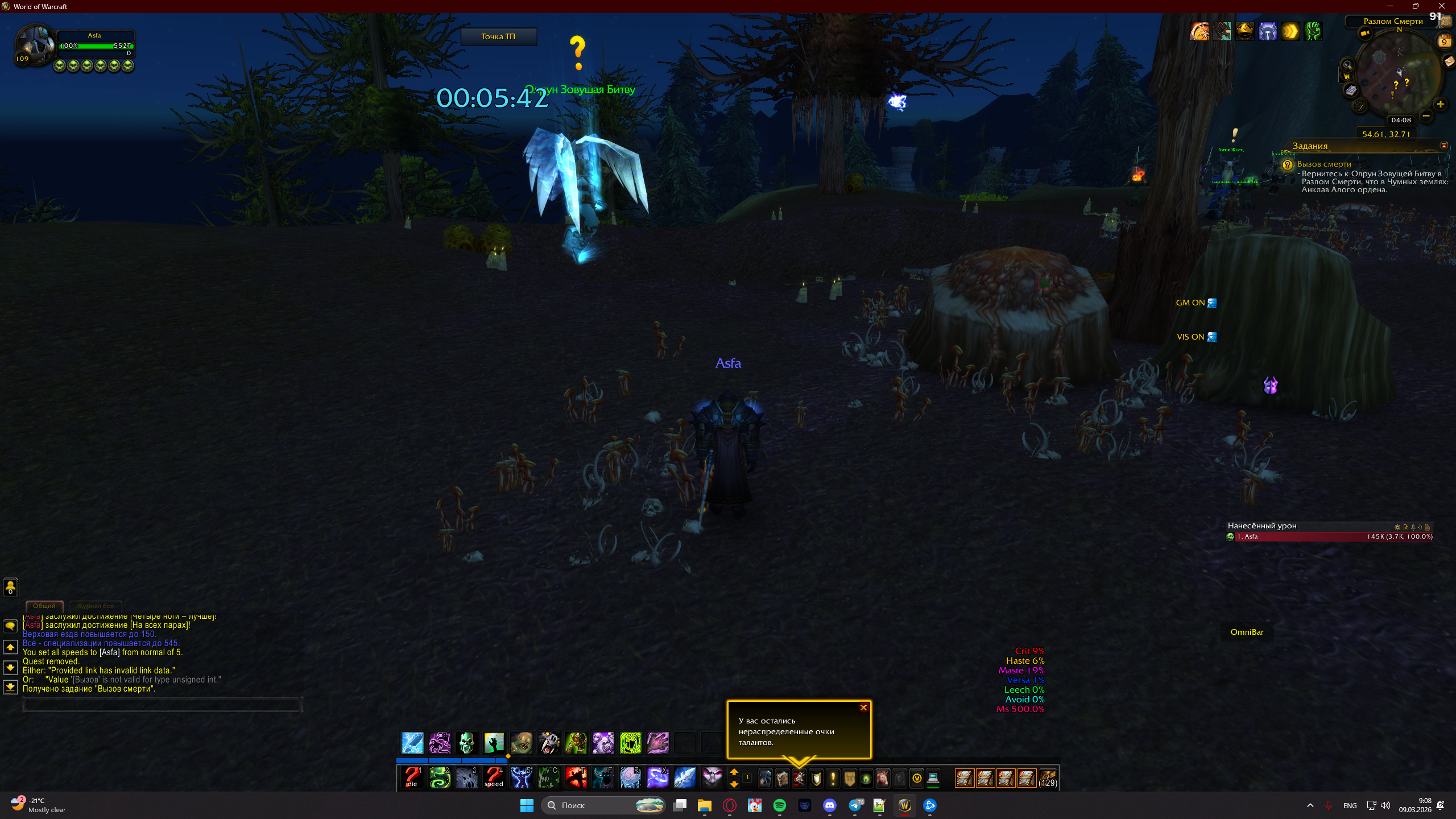
Task: Open the mounts collection horse icon
Action: click(883, 778)
